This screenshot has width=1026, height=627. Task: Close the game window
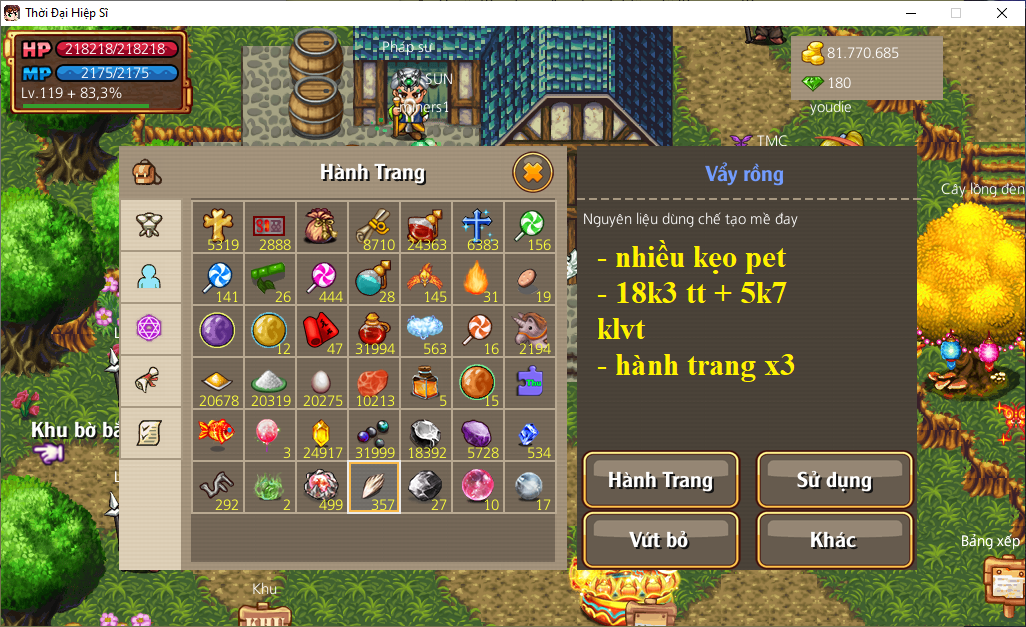point(1002,13)
